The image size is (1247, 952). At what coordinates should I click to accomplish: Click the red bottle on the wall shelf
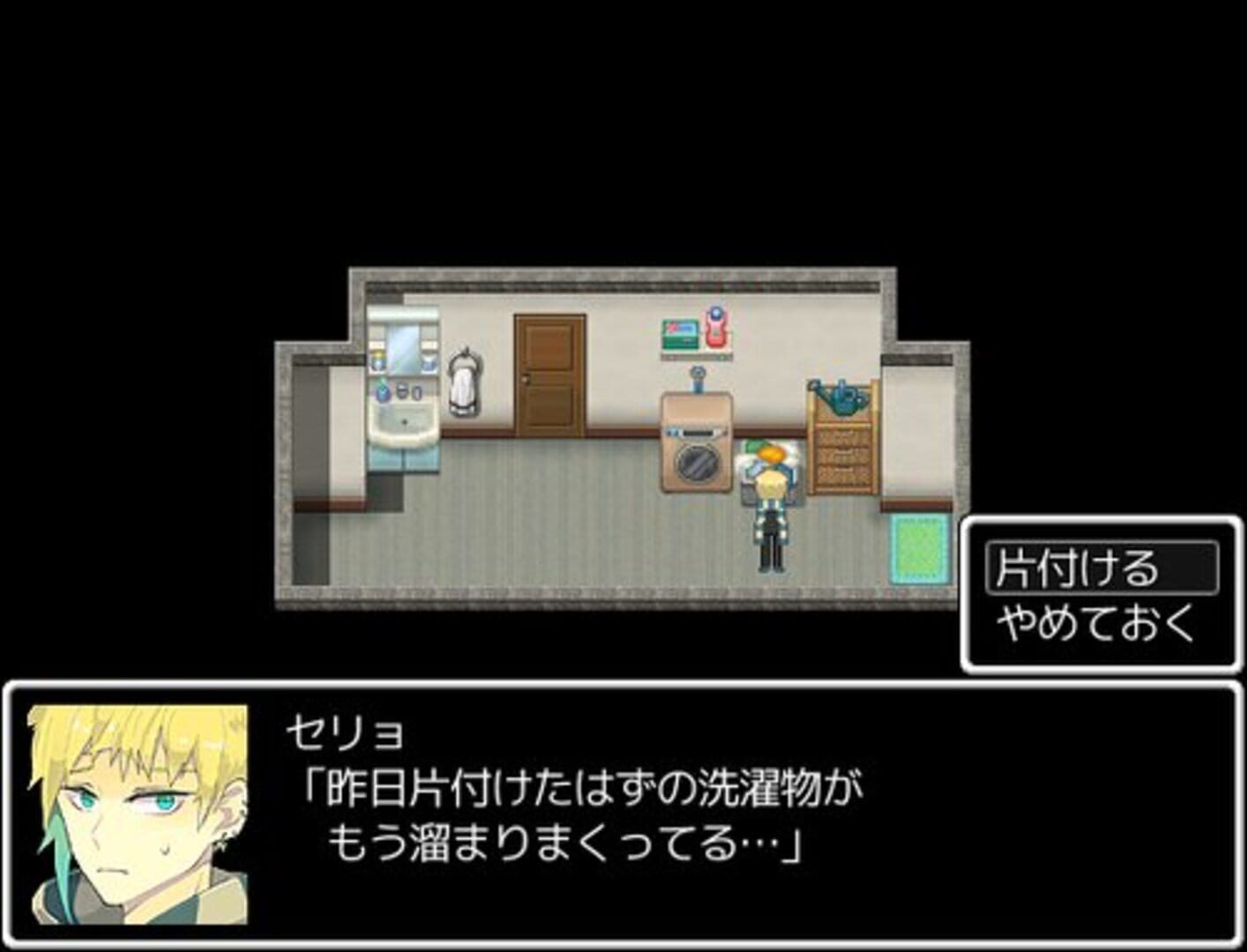click(715, 327)
